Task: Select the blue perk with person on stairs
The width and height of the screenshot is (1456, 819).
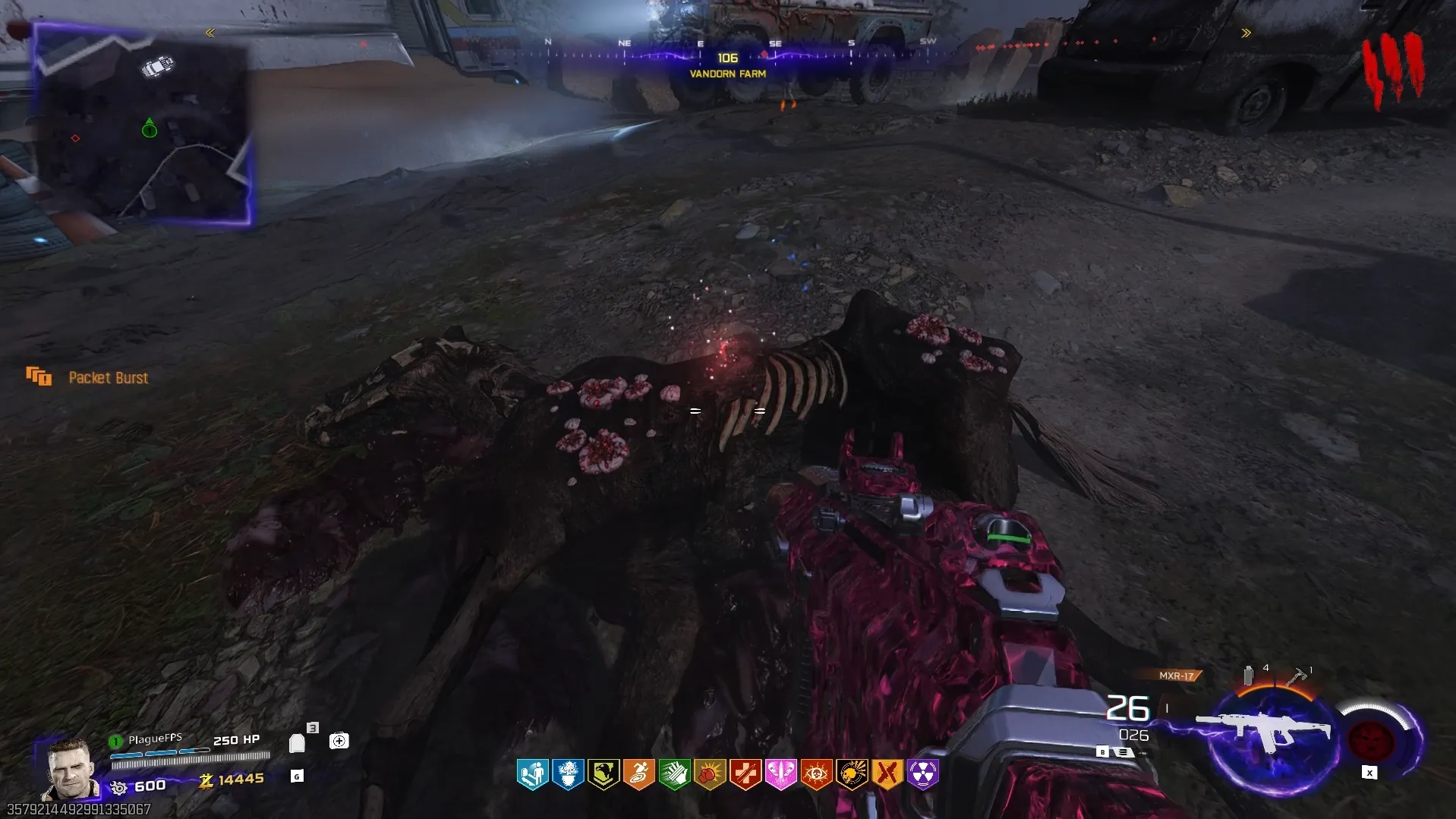Action: [x=532, y=774]
